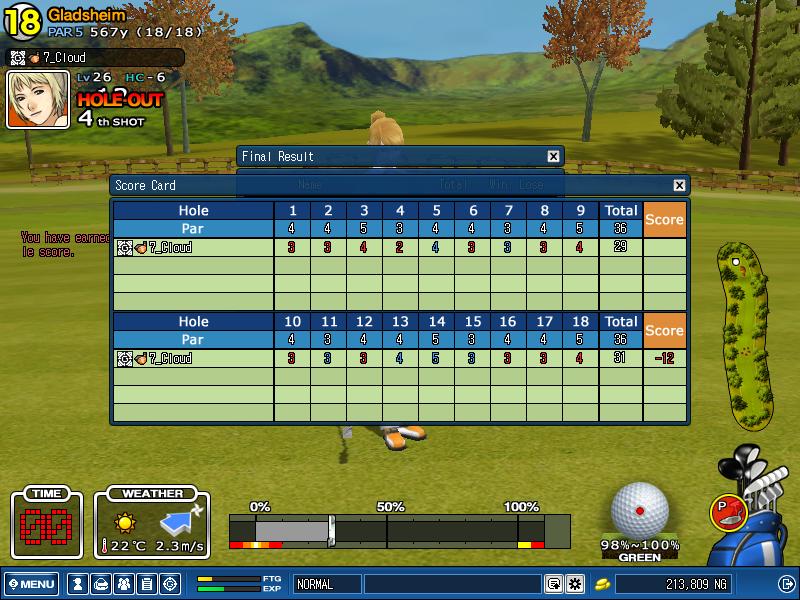
Task: Open the chat log icon
Action: coord(553,584)
